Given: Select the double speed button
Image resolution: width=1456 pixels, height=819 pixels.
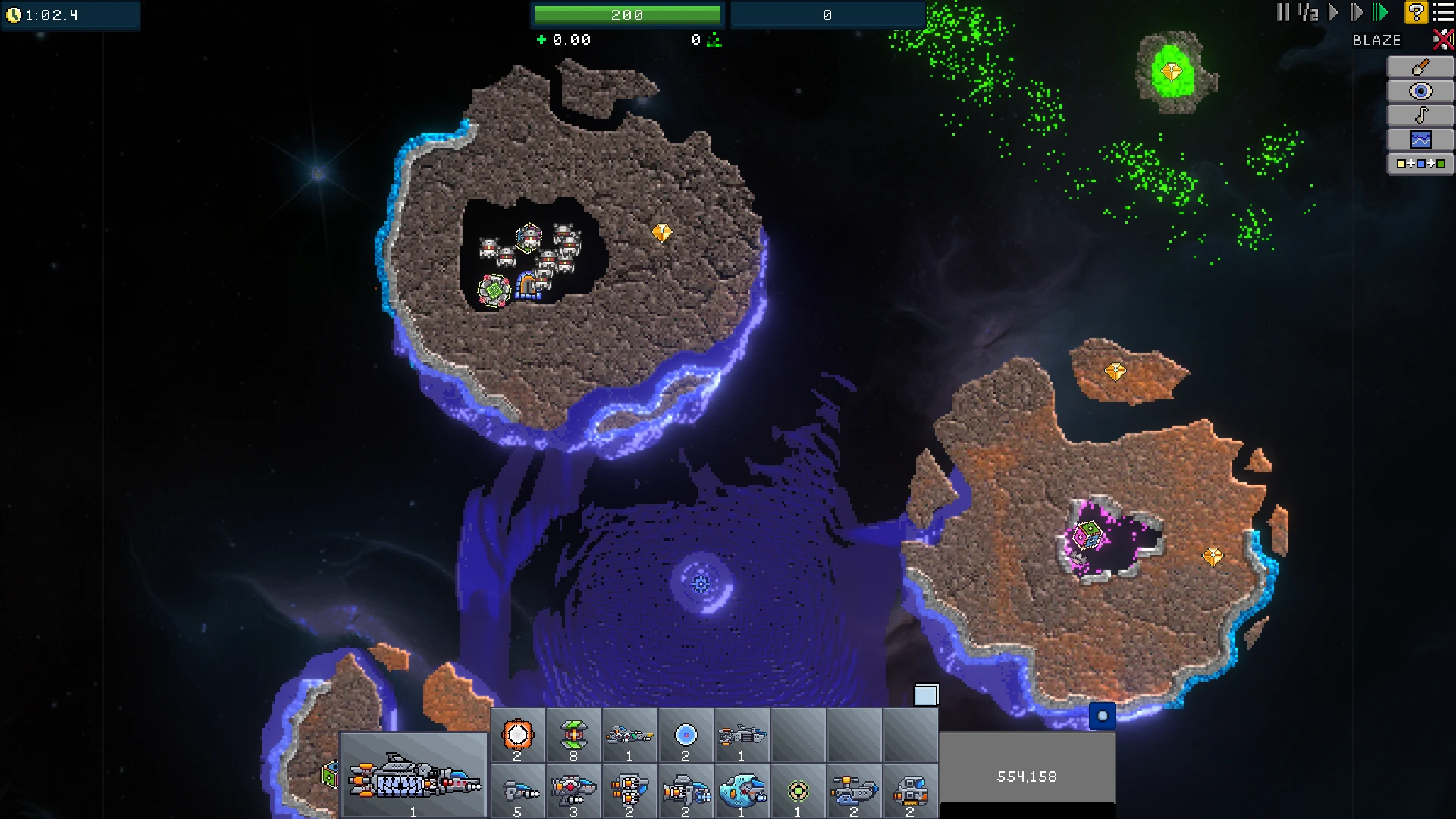Looking at the screenshot, I should [1357, 13].
